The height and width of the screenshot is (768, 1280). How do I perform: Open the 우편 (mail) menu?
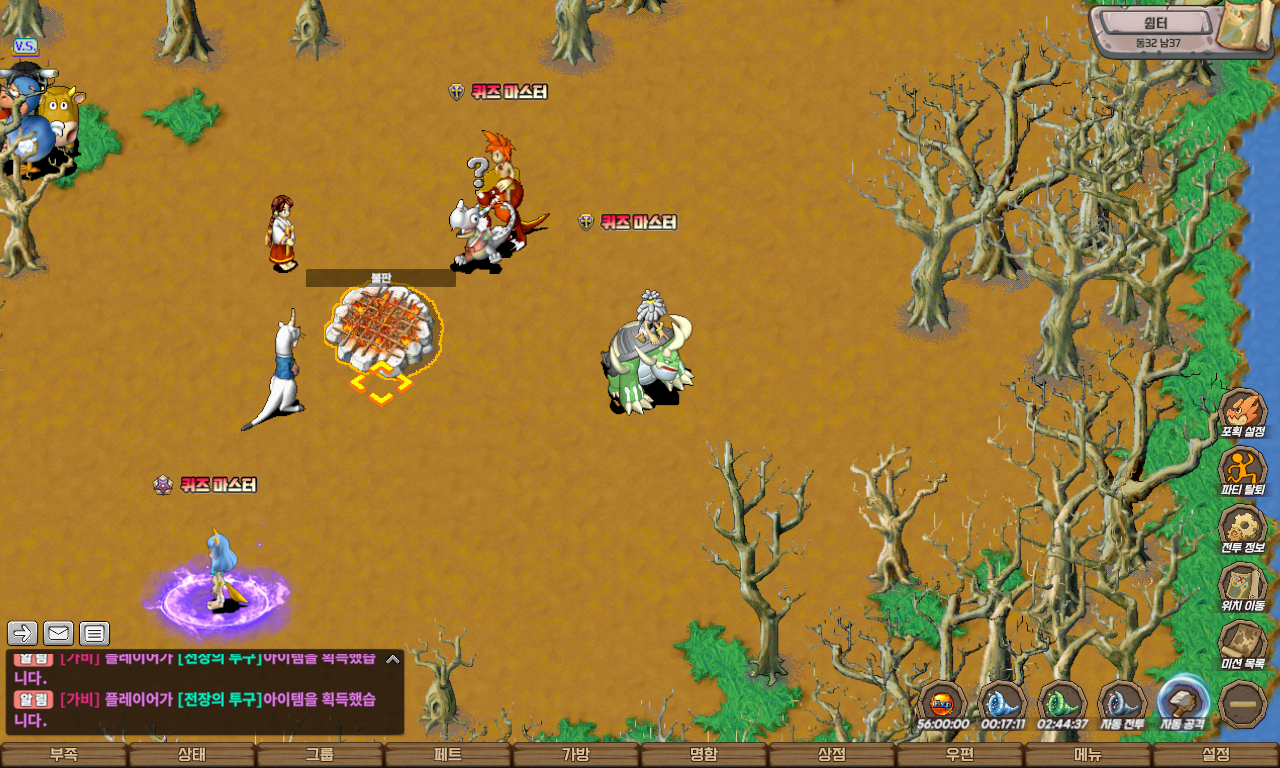tap(960, 755)
